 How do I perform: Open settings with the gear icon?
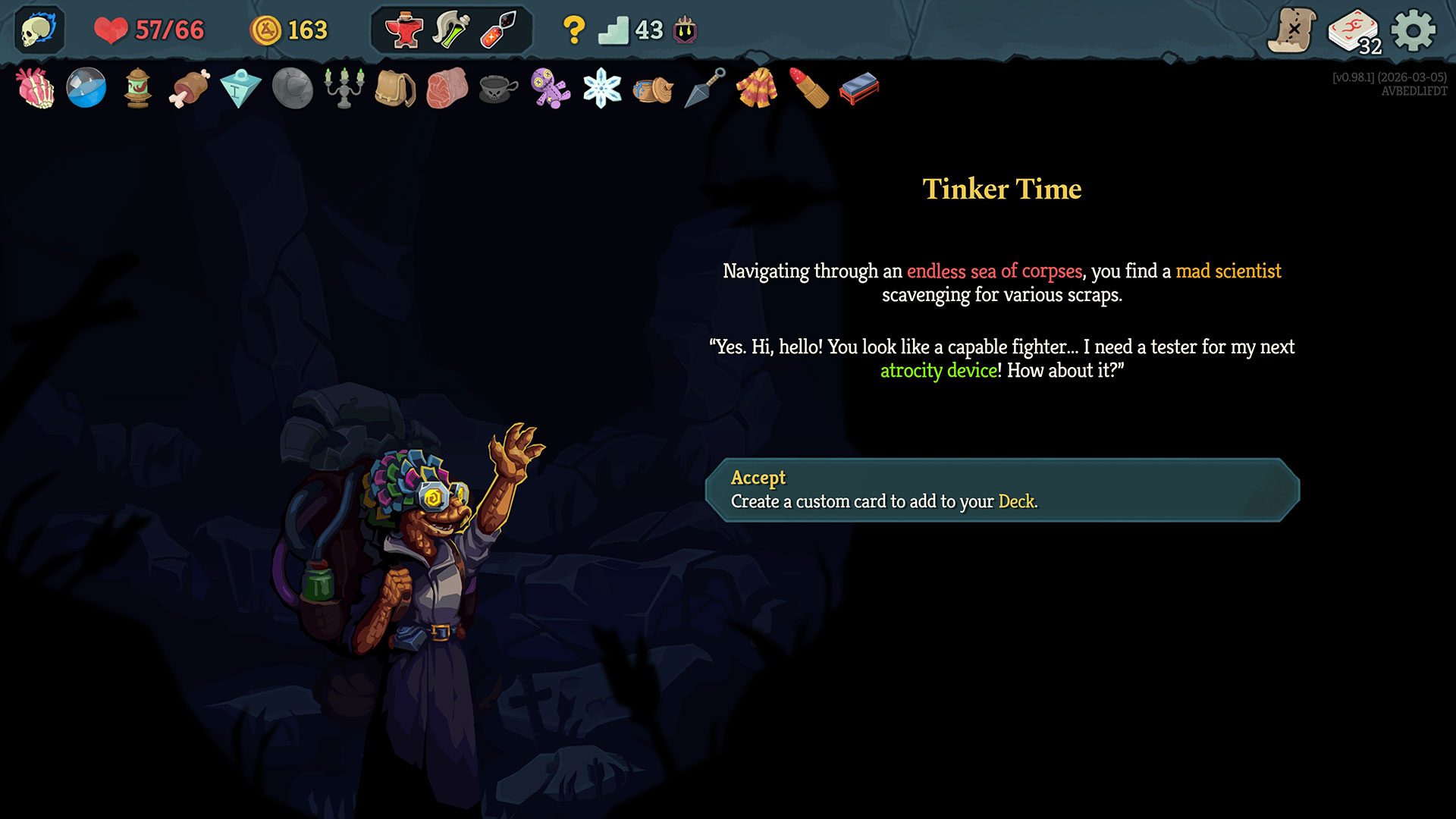[1414, 30]
